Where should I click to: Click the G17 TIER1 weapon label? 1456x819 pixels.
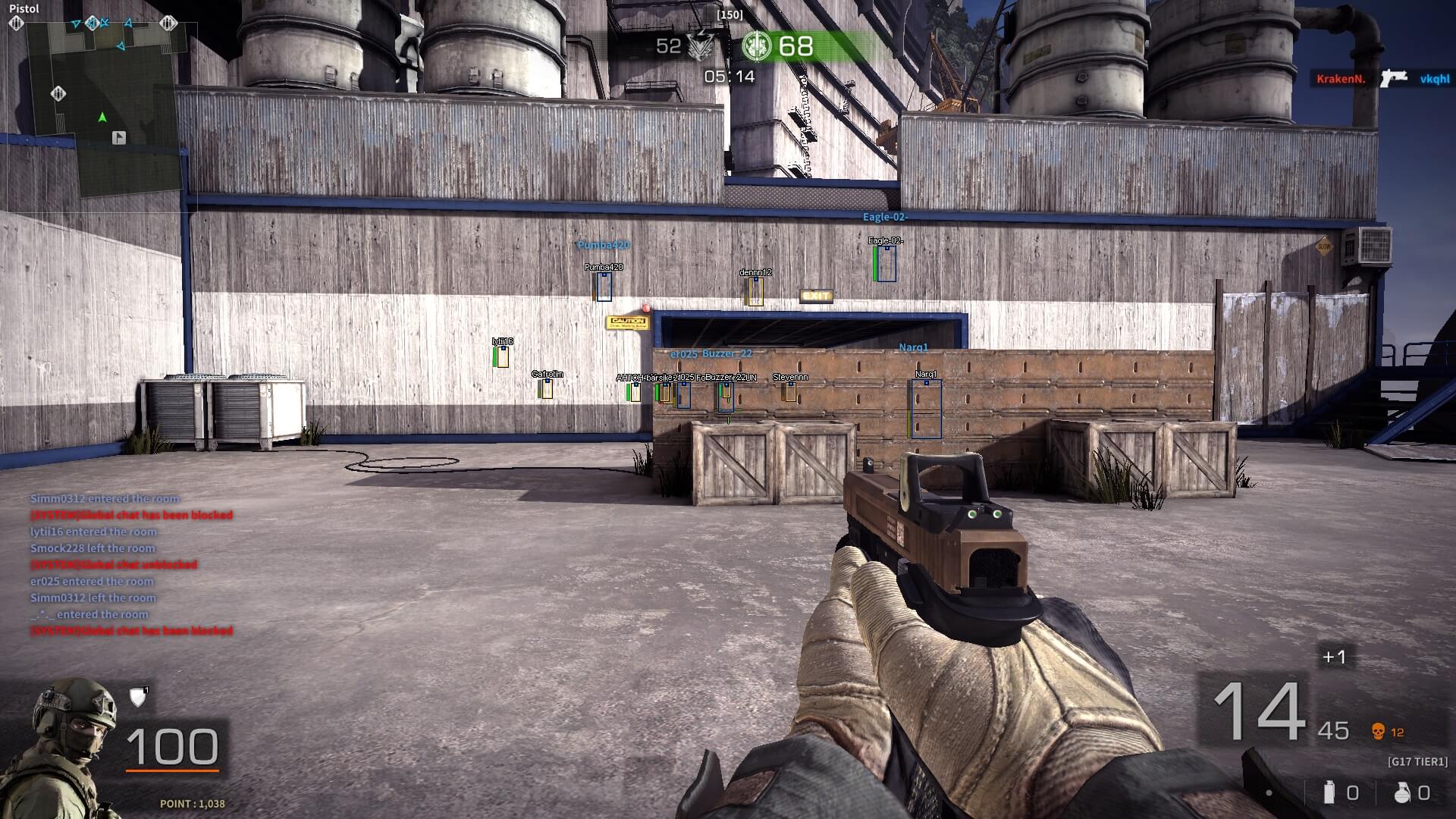pyautogui.click(x=1417, y=761)
